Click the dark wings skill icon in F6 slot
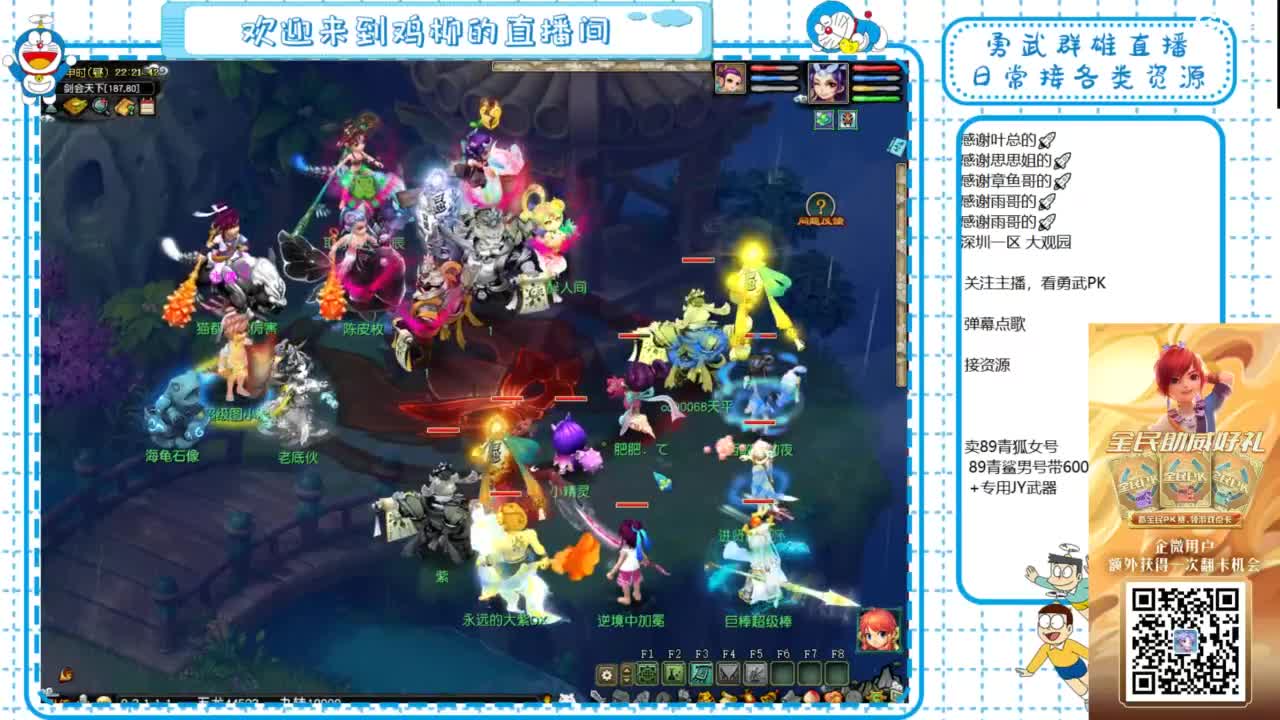The height and width of the screenshot is (720, 1280). click(x=727, y=675)
